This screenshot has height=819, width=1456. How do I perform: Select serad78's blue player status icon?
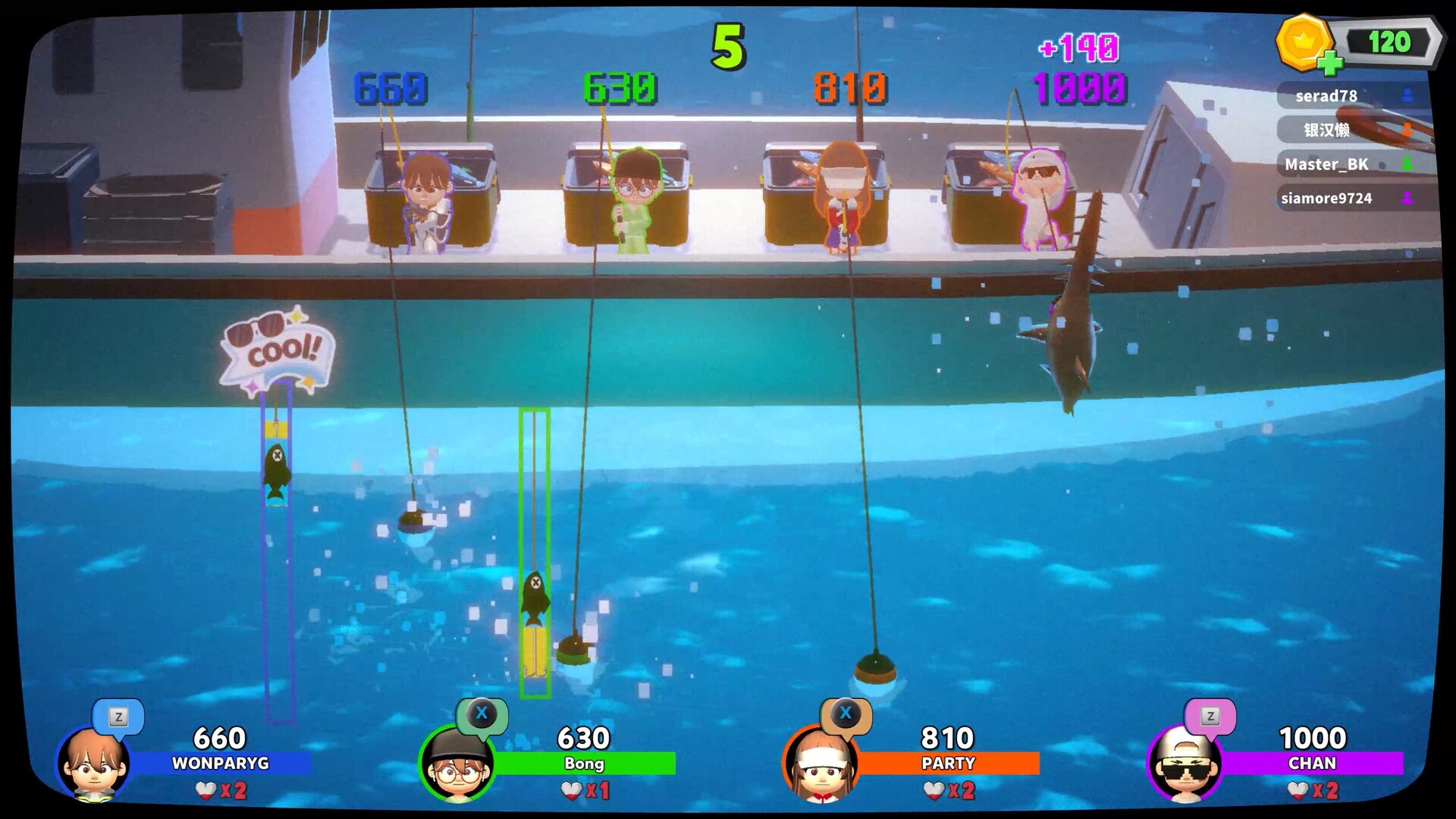[x=1407, y=96]
